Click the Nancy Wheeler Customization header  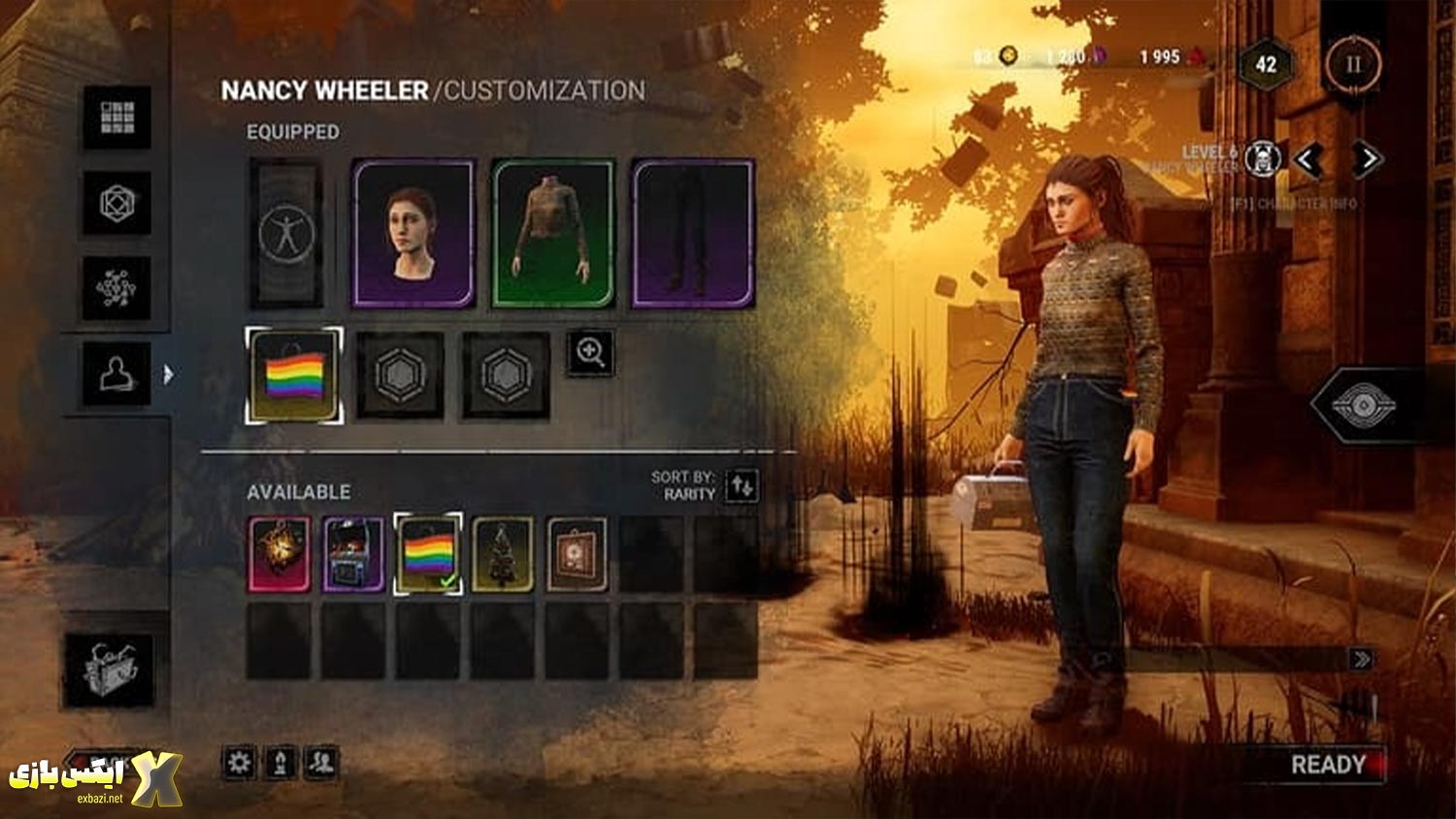[433, 91]
